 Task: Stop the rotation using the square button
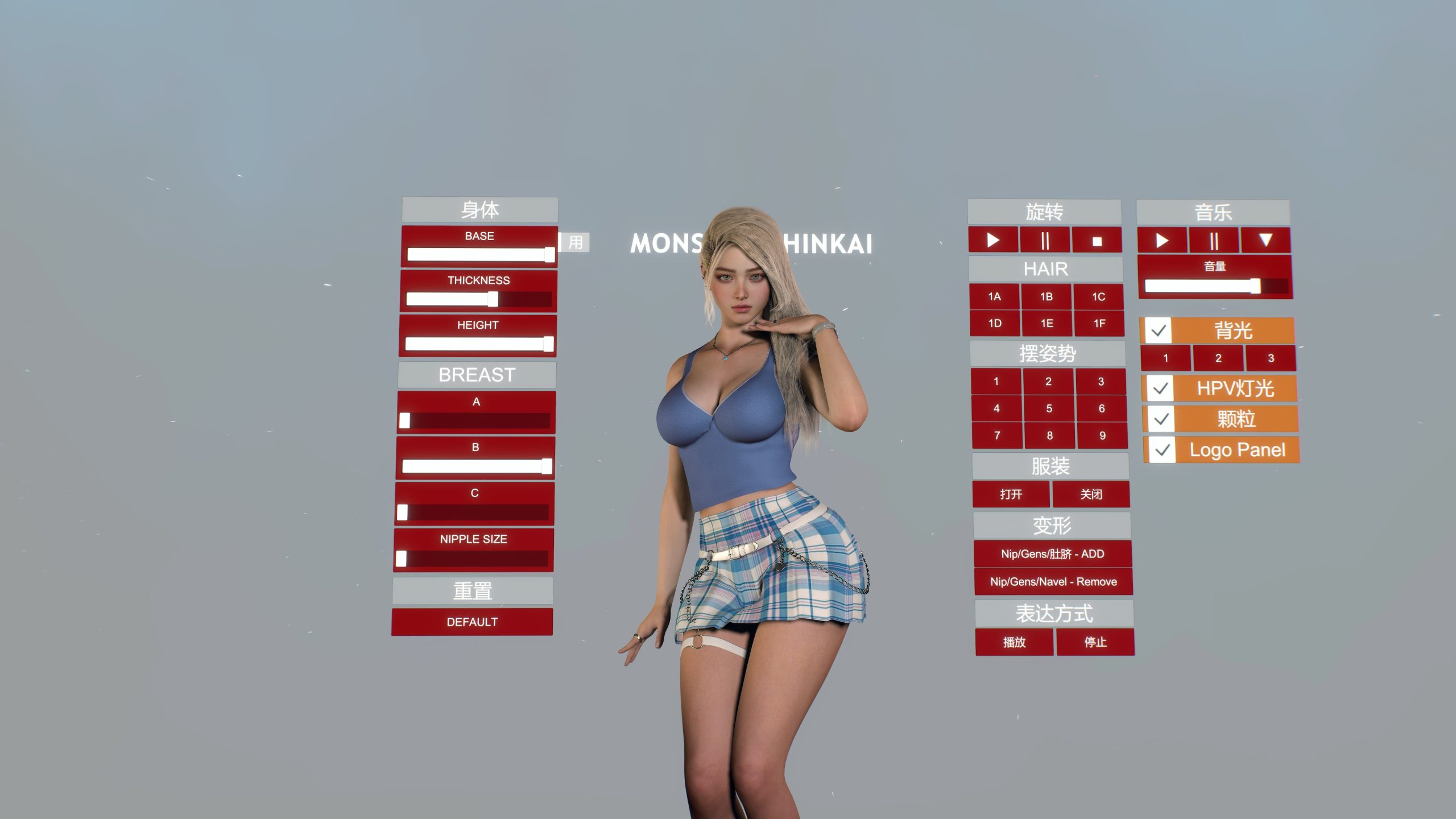point(1097,241)
